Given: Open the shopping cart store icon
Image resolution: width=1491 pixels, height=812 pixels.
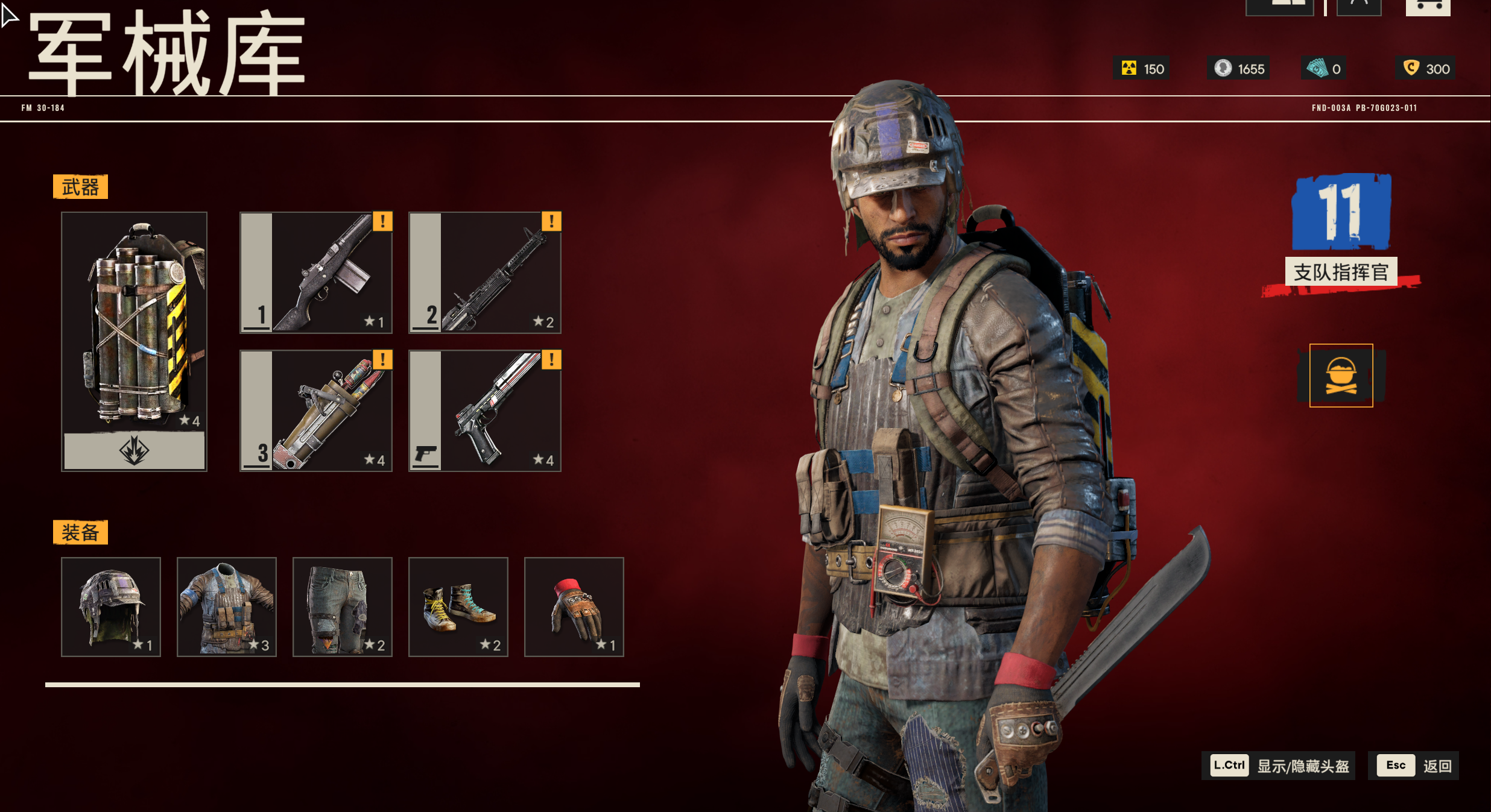Looking at the screenshot, I should [1428, 7].
